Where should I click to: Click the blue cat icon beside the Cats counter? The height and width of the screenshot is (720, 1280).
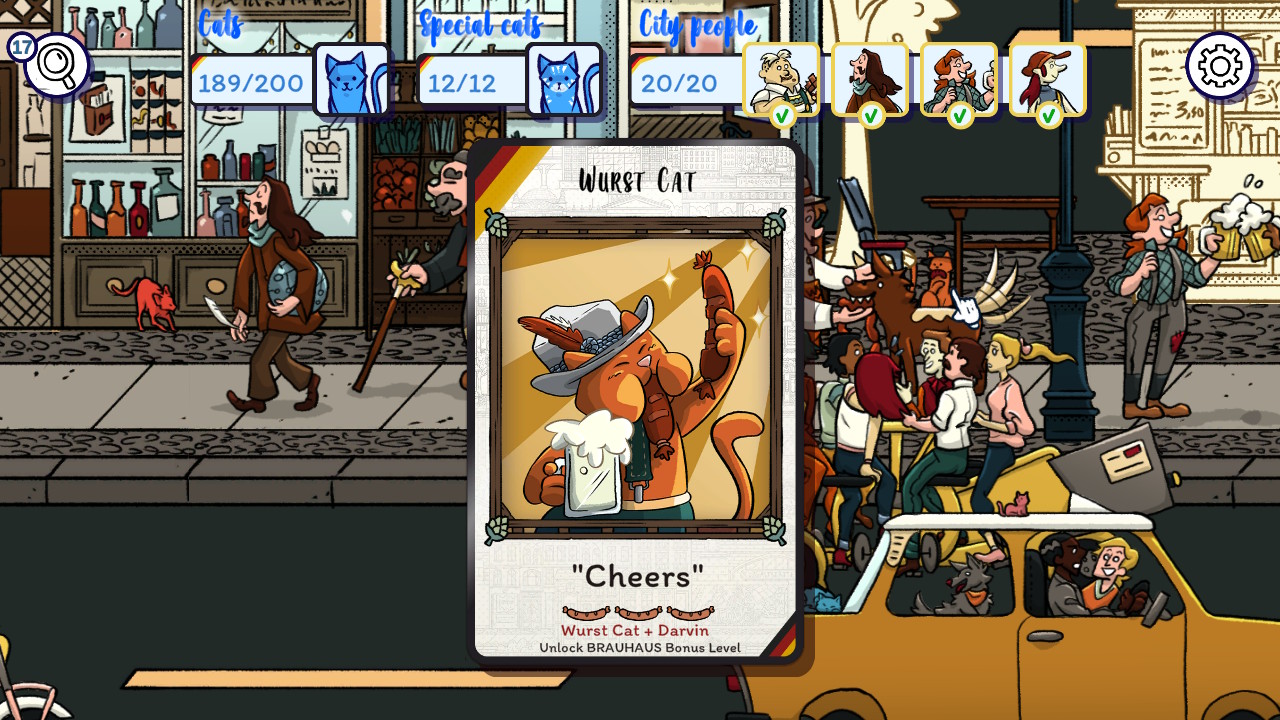(x=352, y=79)
